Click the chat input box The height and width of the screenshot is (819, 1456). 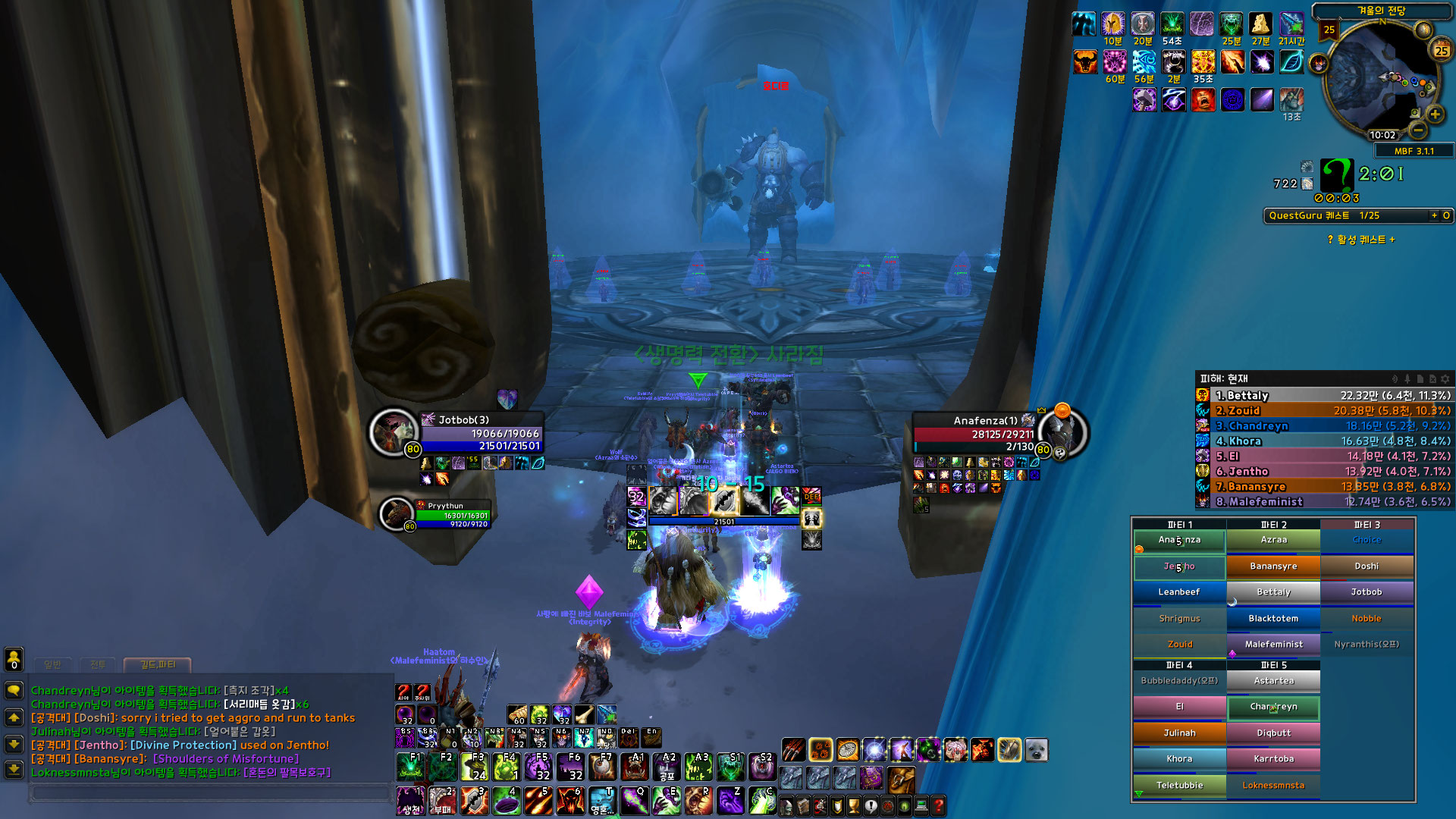(x=210, y=793)
